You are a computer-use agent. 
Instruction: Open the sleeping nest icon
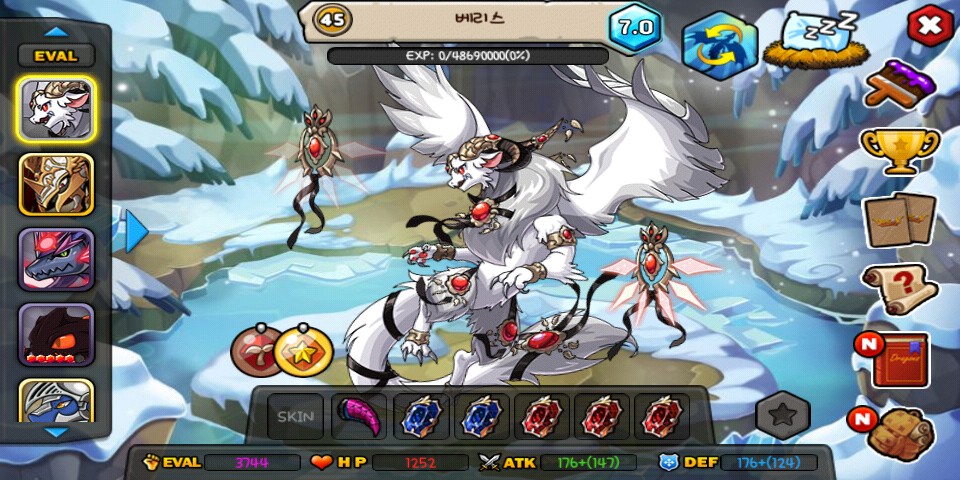click(810, 42)
